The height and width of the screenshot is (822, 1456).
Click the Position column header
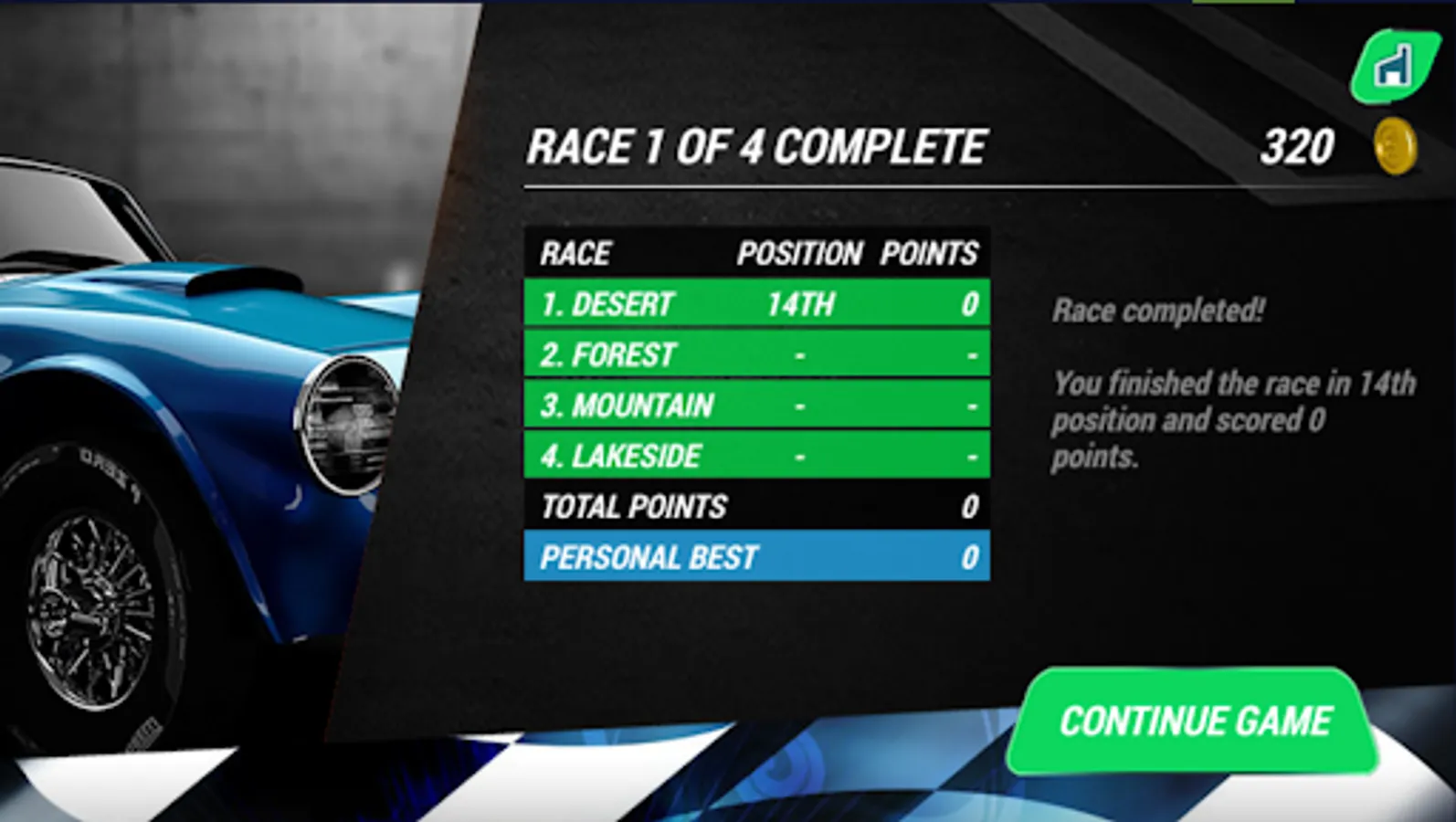(x=800, y=254)
